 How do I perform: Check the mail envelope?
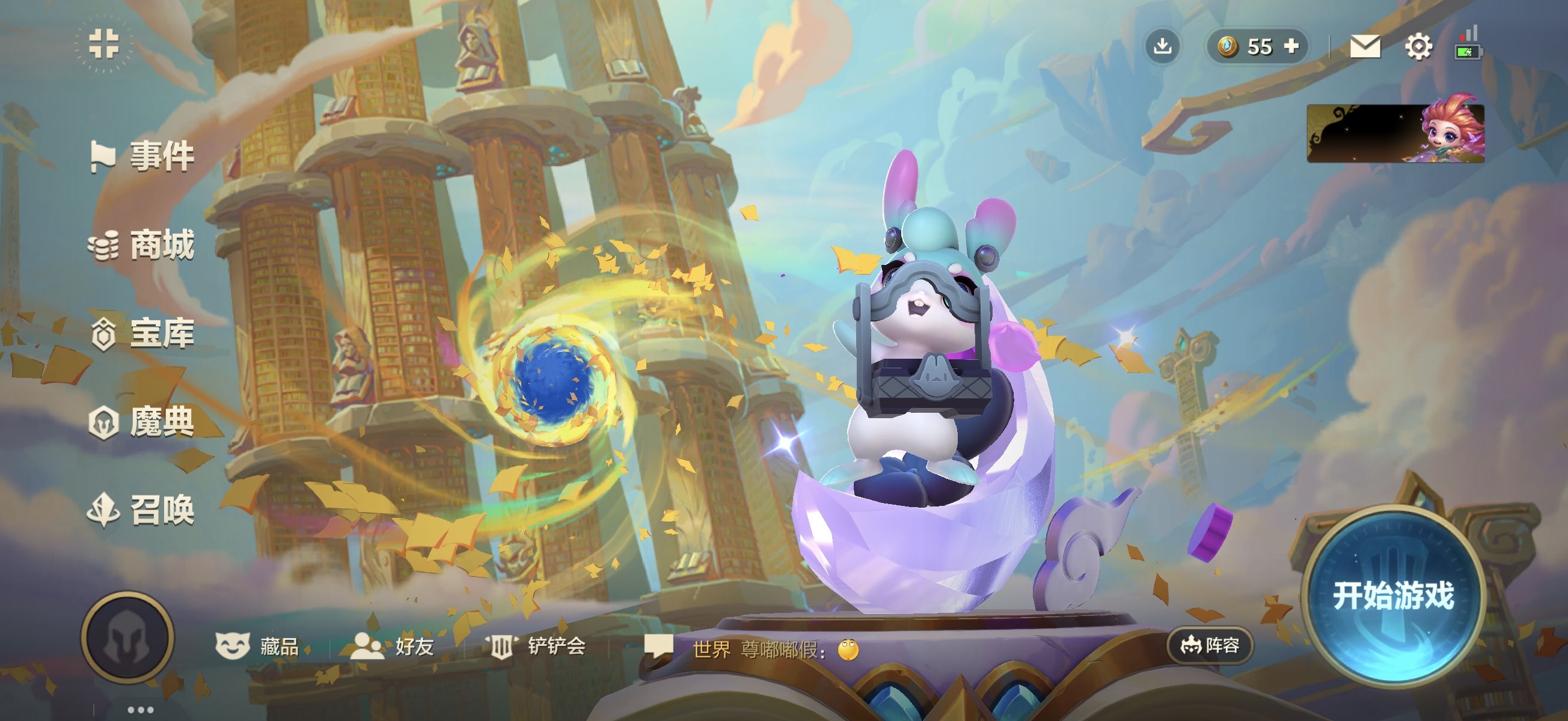pos(1365,46)
